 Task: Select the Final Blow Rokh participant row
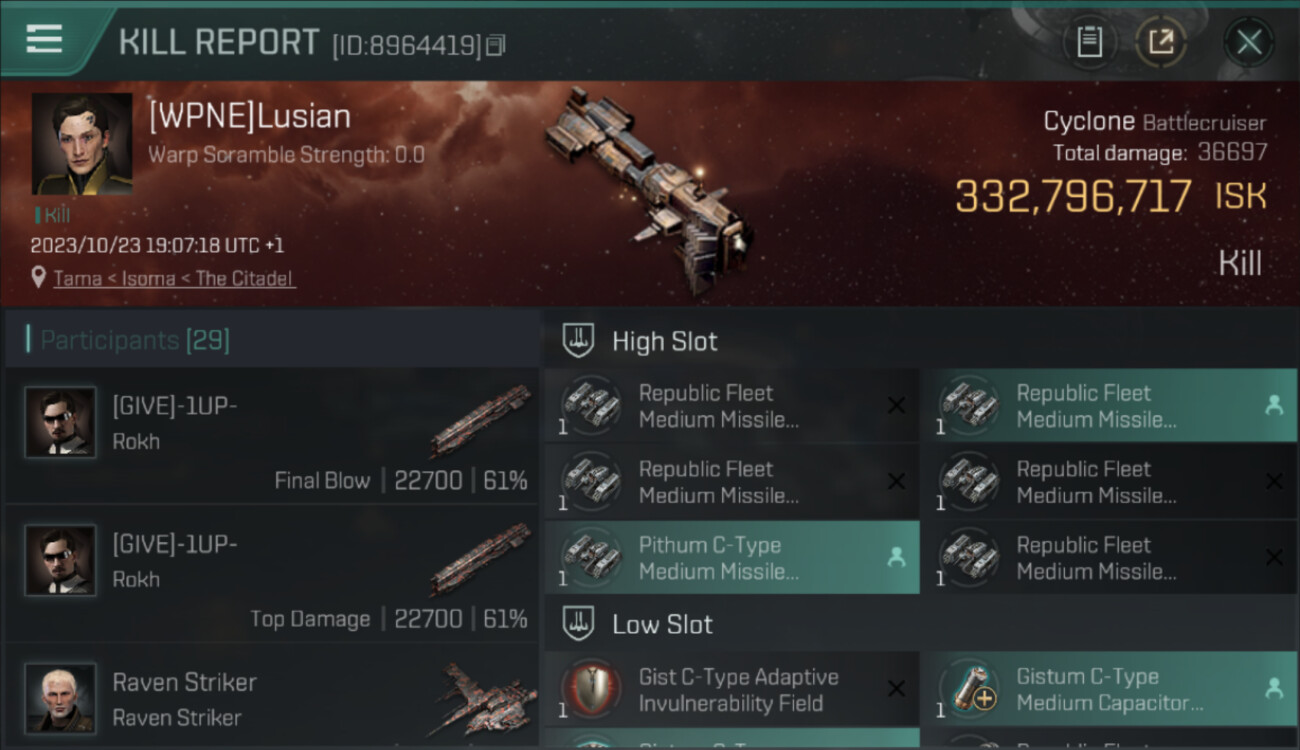pyautogui.click(x=272, y=436)
